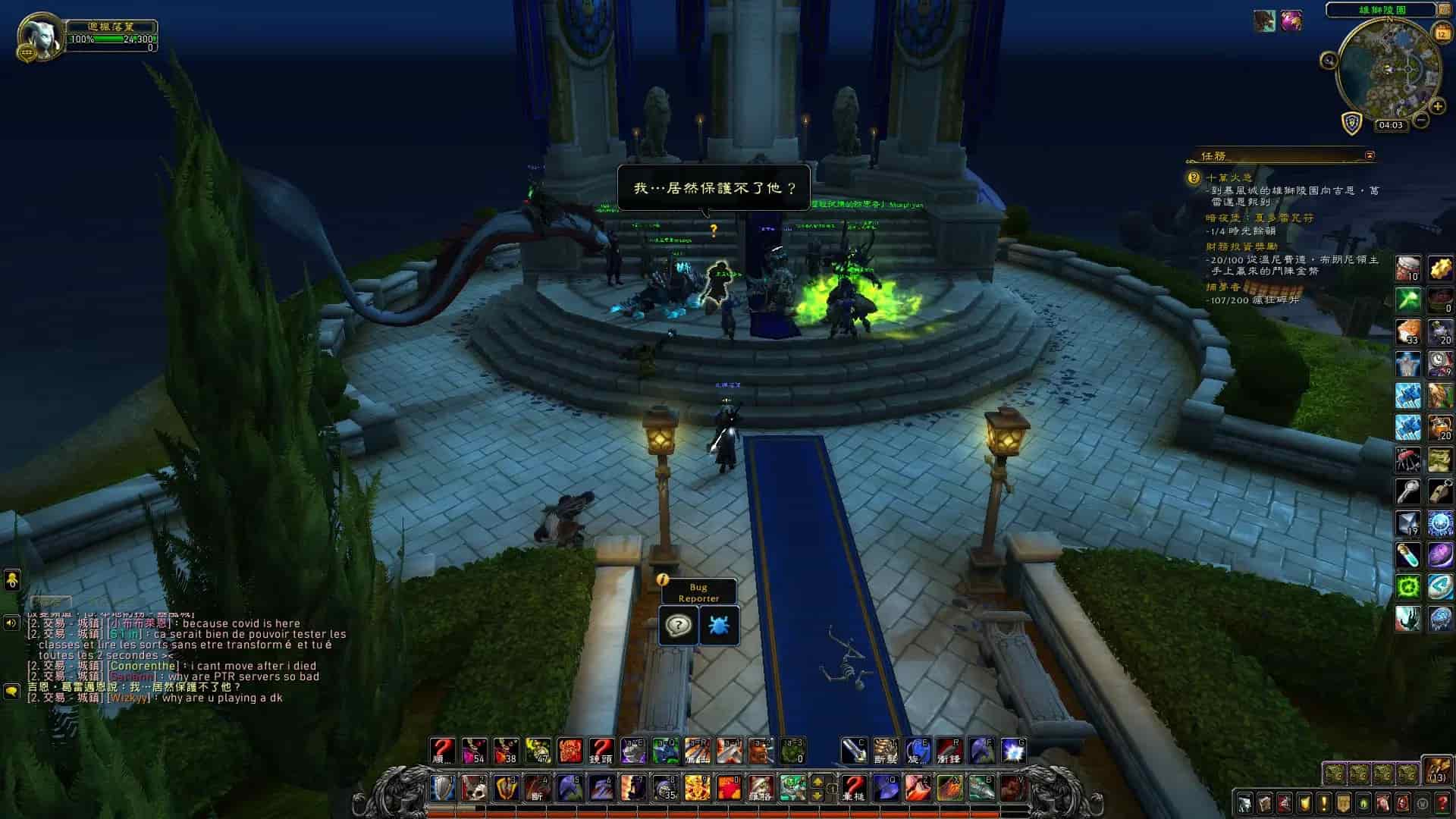Click the faction shield icon below minimap
Image resolution: width=1456 pixels, height=819 pixels.
[1352, 123]
